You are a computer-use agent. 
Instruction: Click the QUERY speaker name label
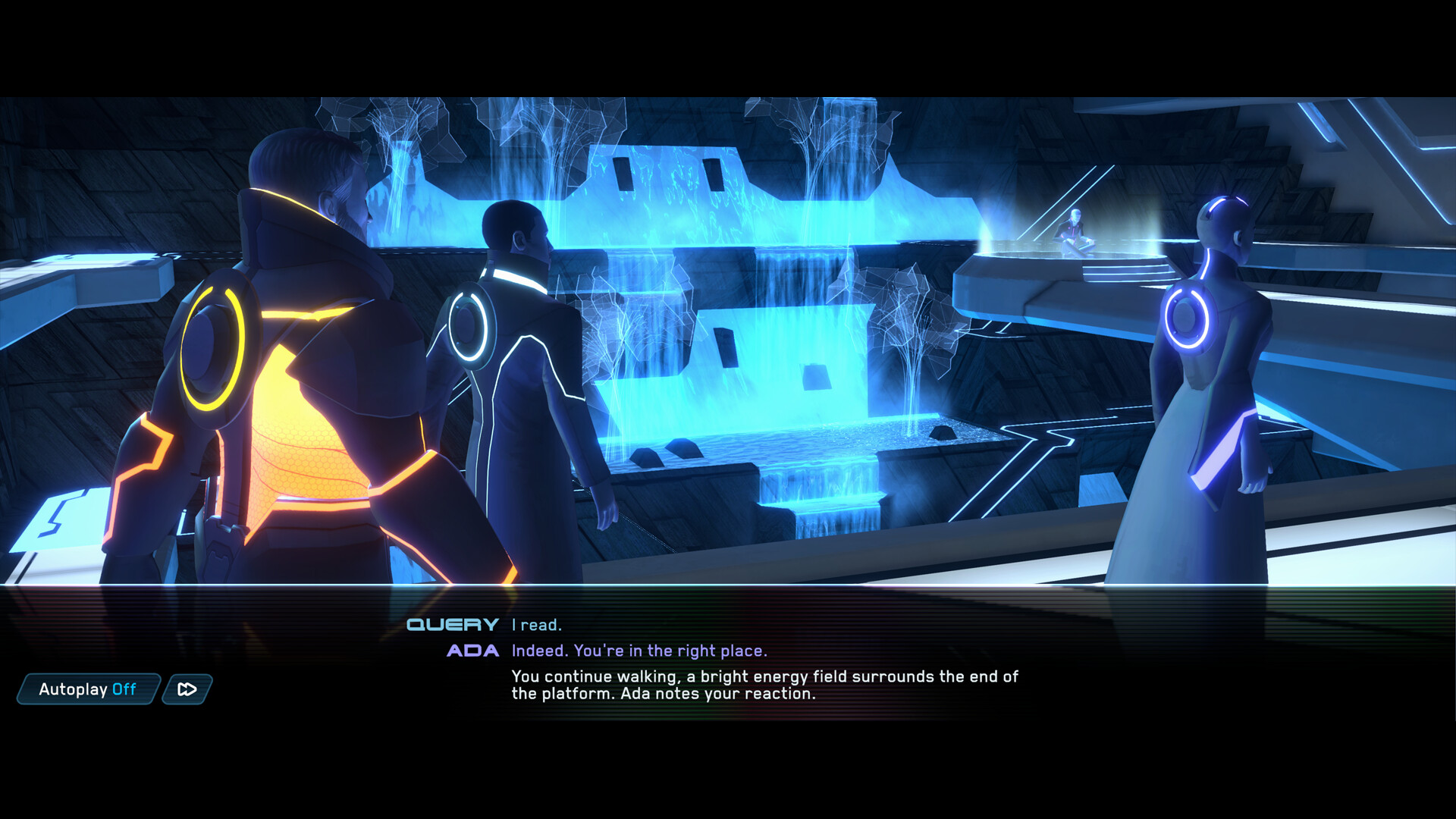coord(452,625)
